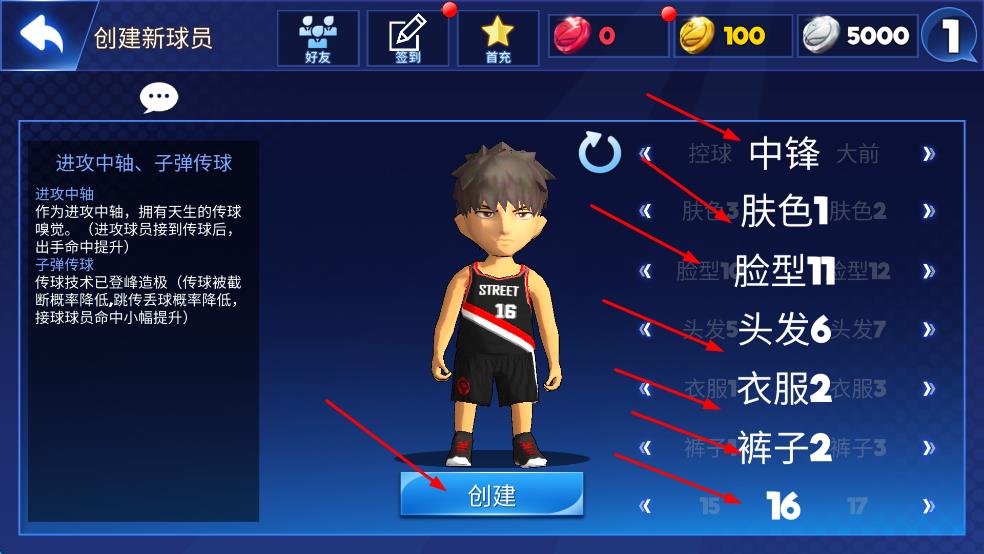The image size is (984, 554).
Task: Switch to previous skin tone before 肤色1
Action: coord(646,211)
